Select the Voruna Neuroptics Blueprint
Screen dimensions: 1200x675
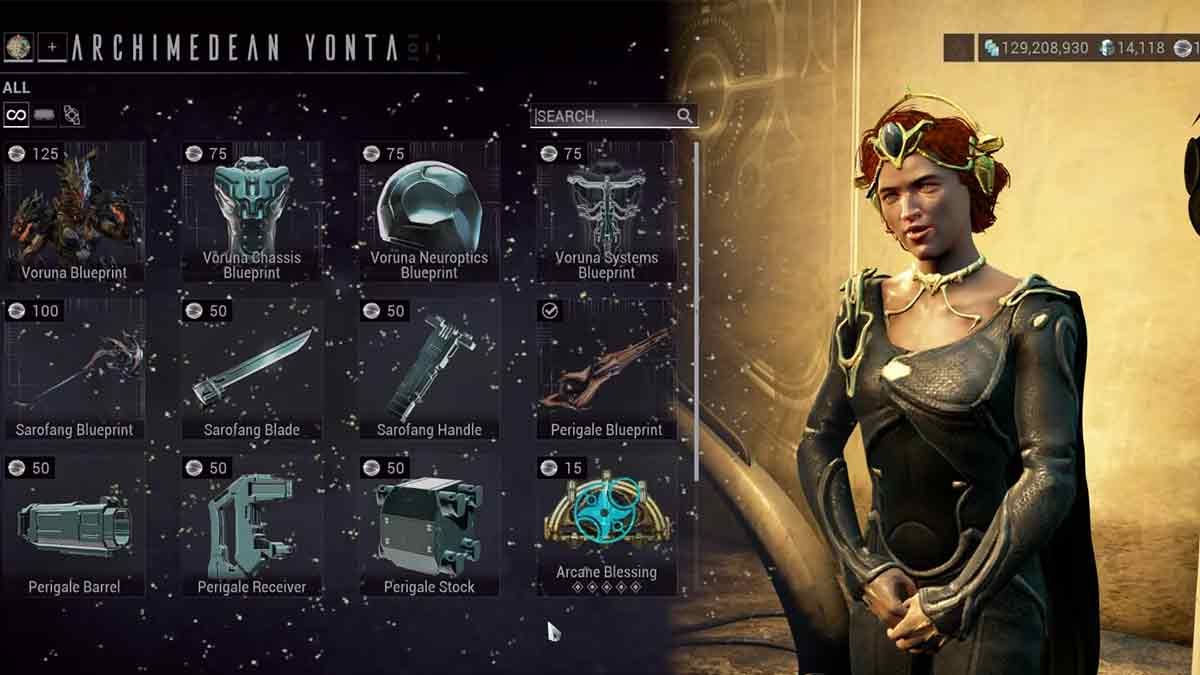pyautogui.click(x=429, y=212)
